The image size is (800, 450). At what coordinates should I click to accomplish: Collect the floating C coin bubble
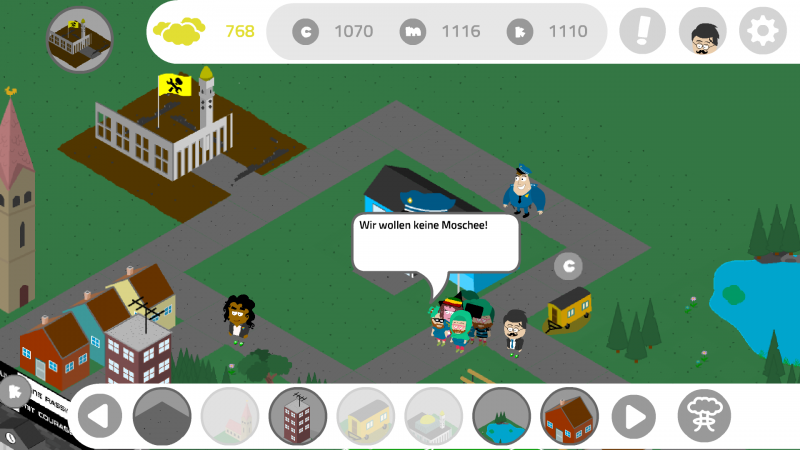pyautogui.click(x=568, y=266)
